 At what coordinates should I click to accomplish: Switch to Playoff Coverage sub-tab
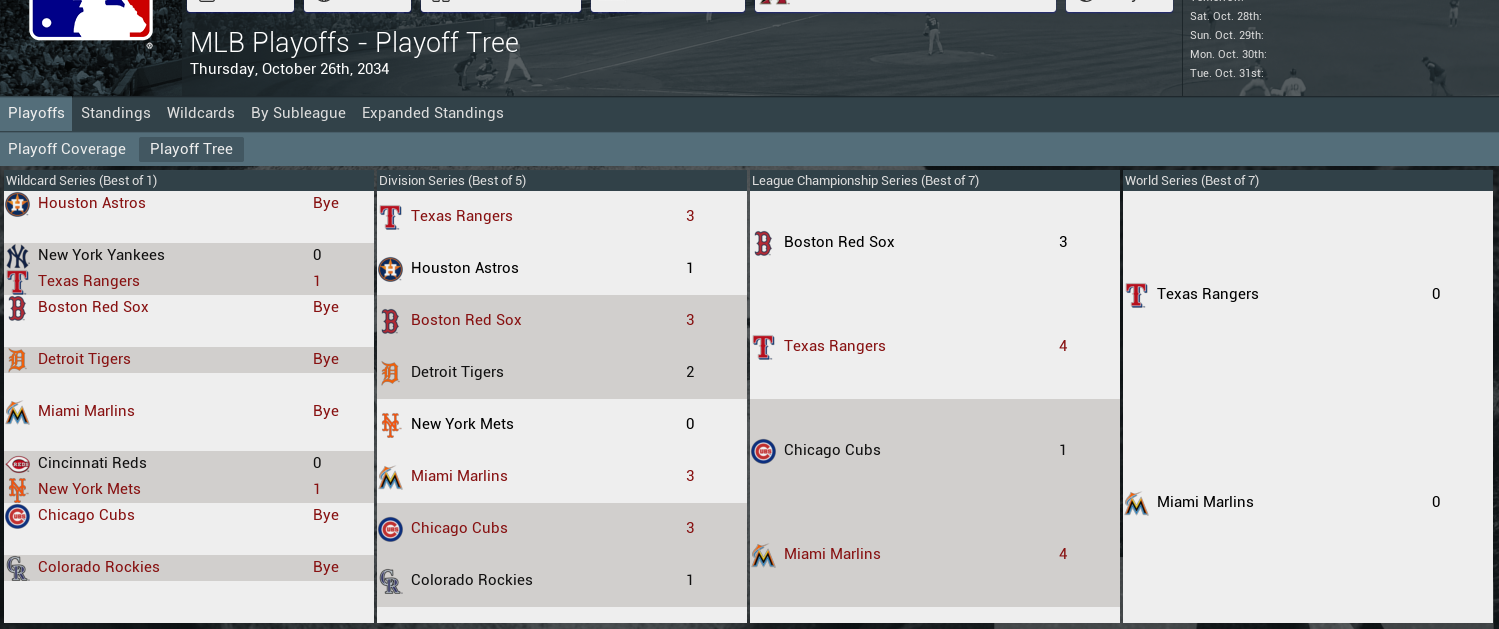[x=67, y=149]
